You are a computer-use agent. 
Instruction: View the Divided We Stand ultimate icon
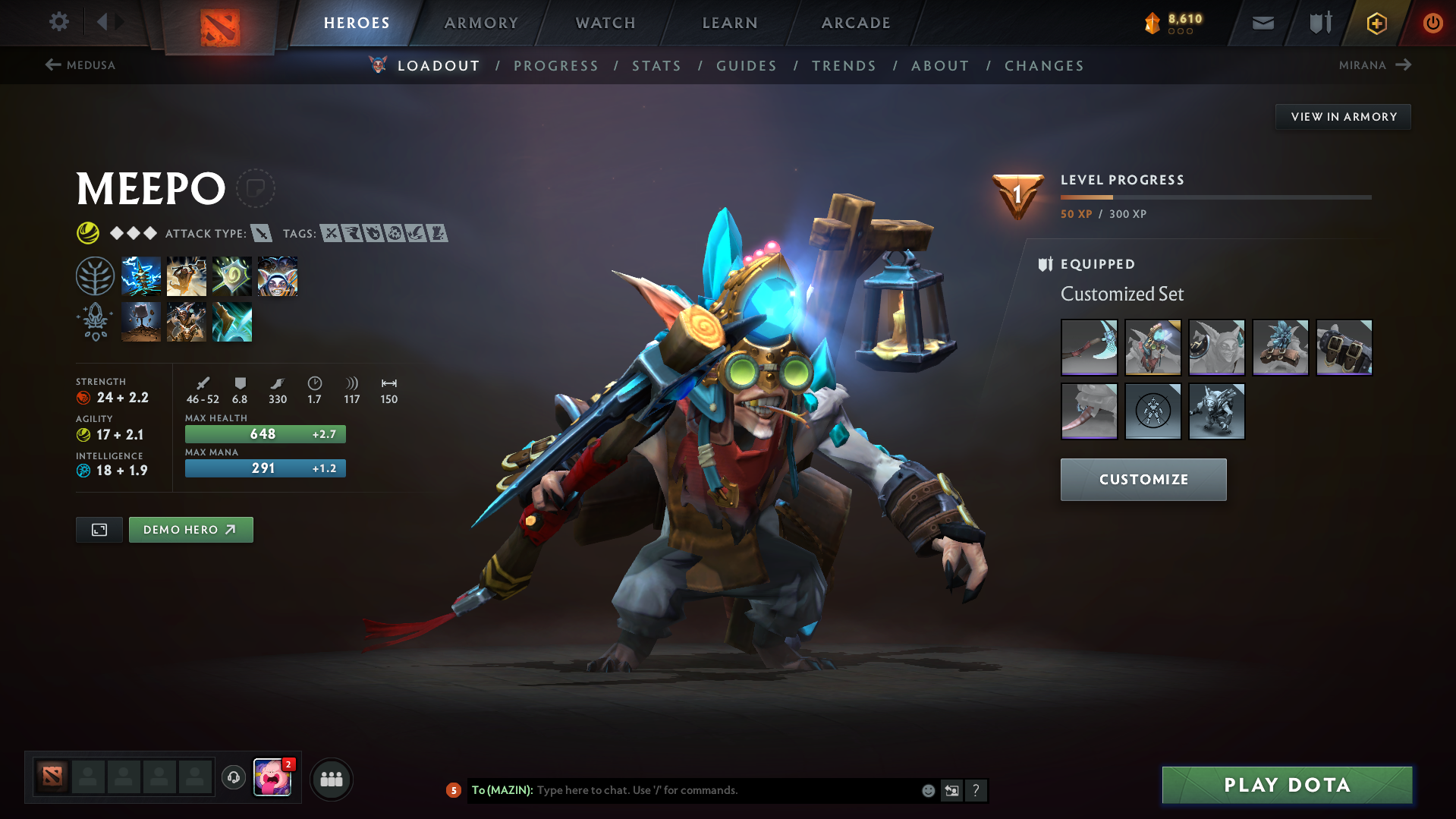[277, 276]
